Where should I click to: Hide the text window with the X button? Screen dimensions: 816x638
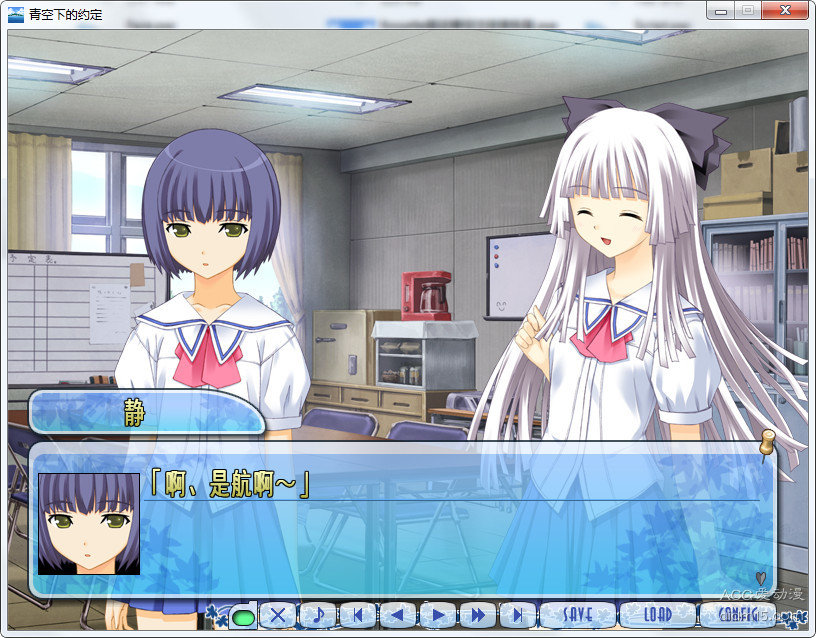(279, 615)
